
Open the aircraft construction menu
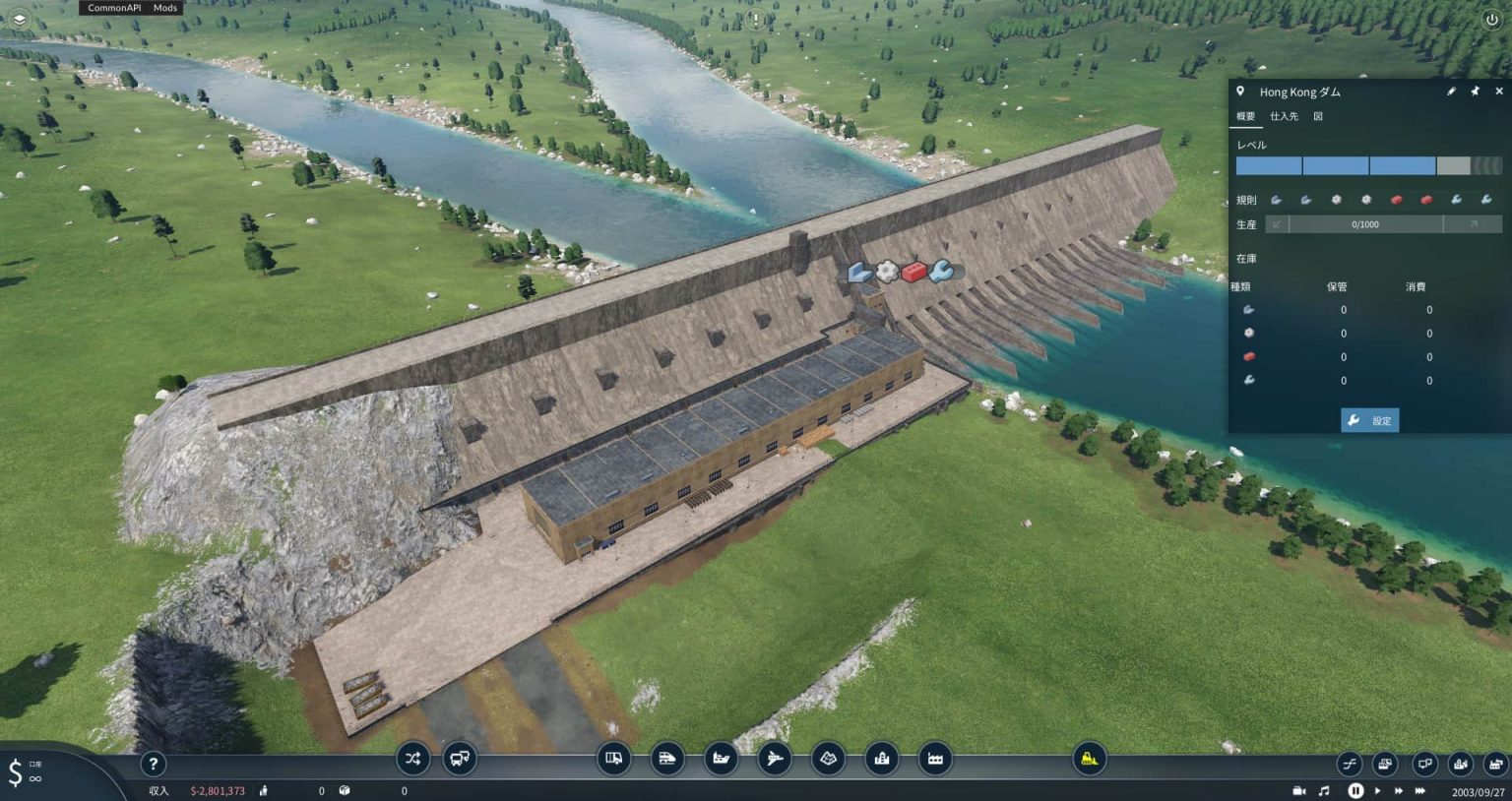(x=776, y=759)
